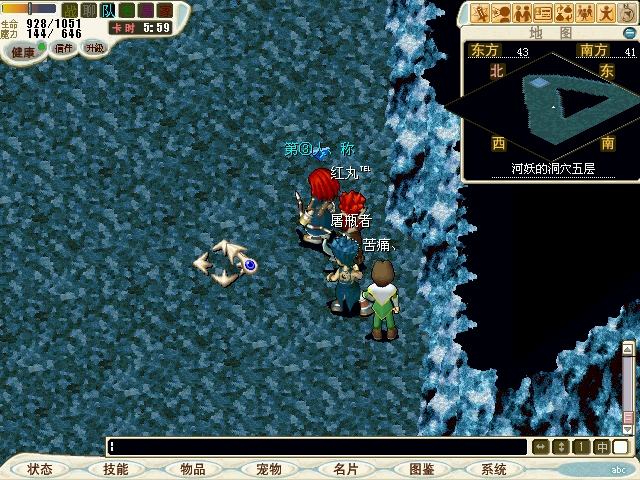Image resolution: width=640 pixels, height=480 pixels.
Task: Open the 状态 status menu
Action: 41,469
